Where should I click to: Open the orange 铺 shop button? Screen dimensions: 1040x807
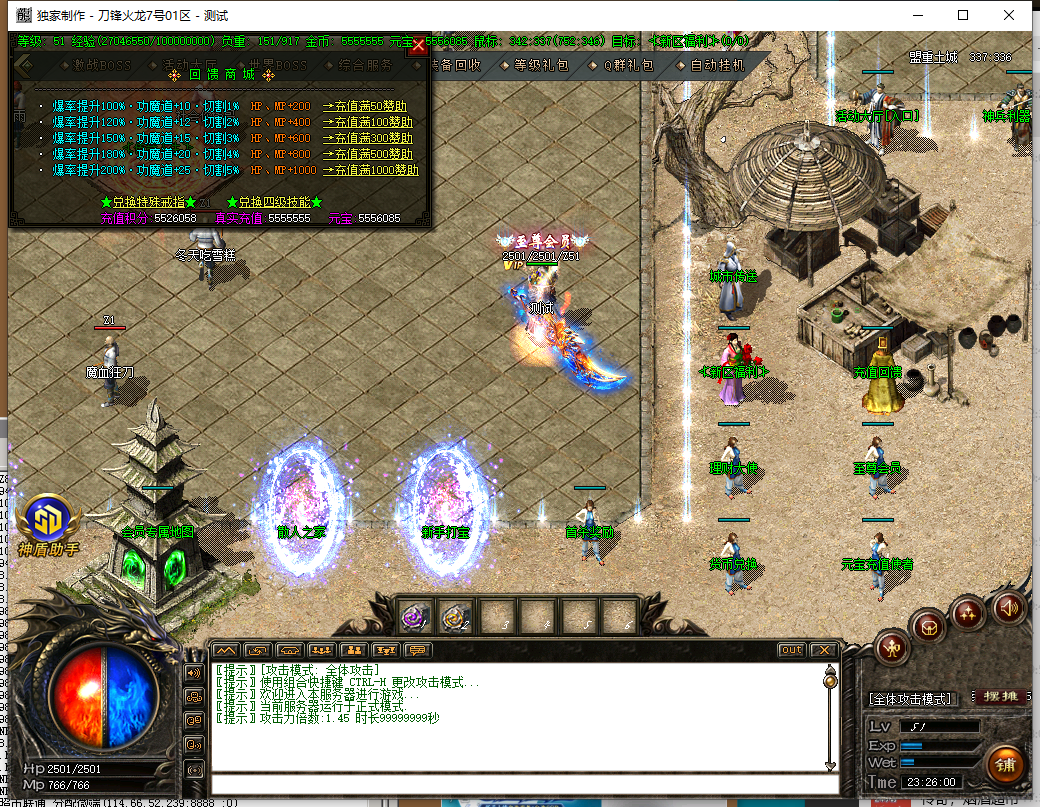tap(1005, 765)
